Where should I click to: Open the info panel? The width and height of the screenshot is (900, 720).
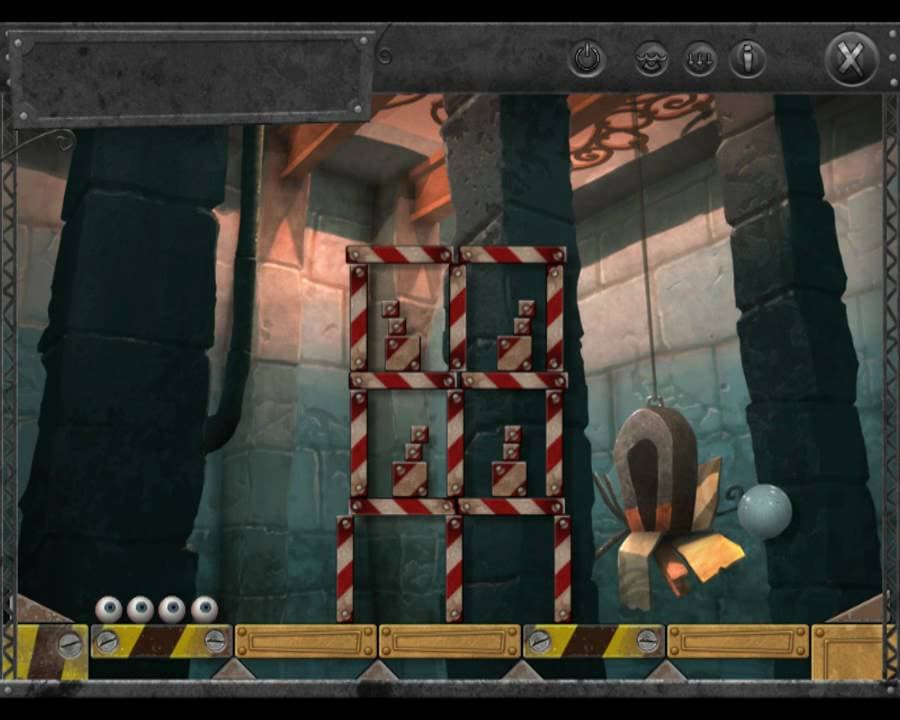pyautogui.click(x=746, y=59)
